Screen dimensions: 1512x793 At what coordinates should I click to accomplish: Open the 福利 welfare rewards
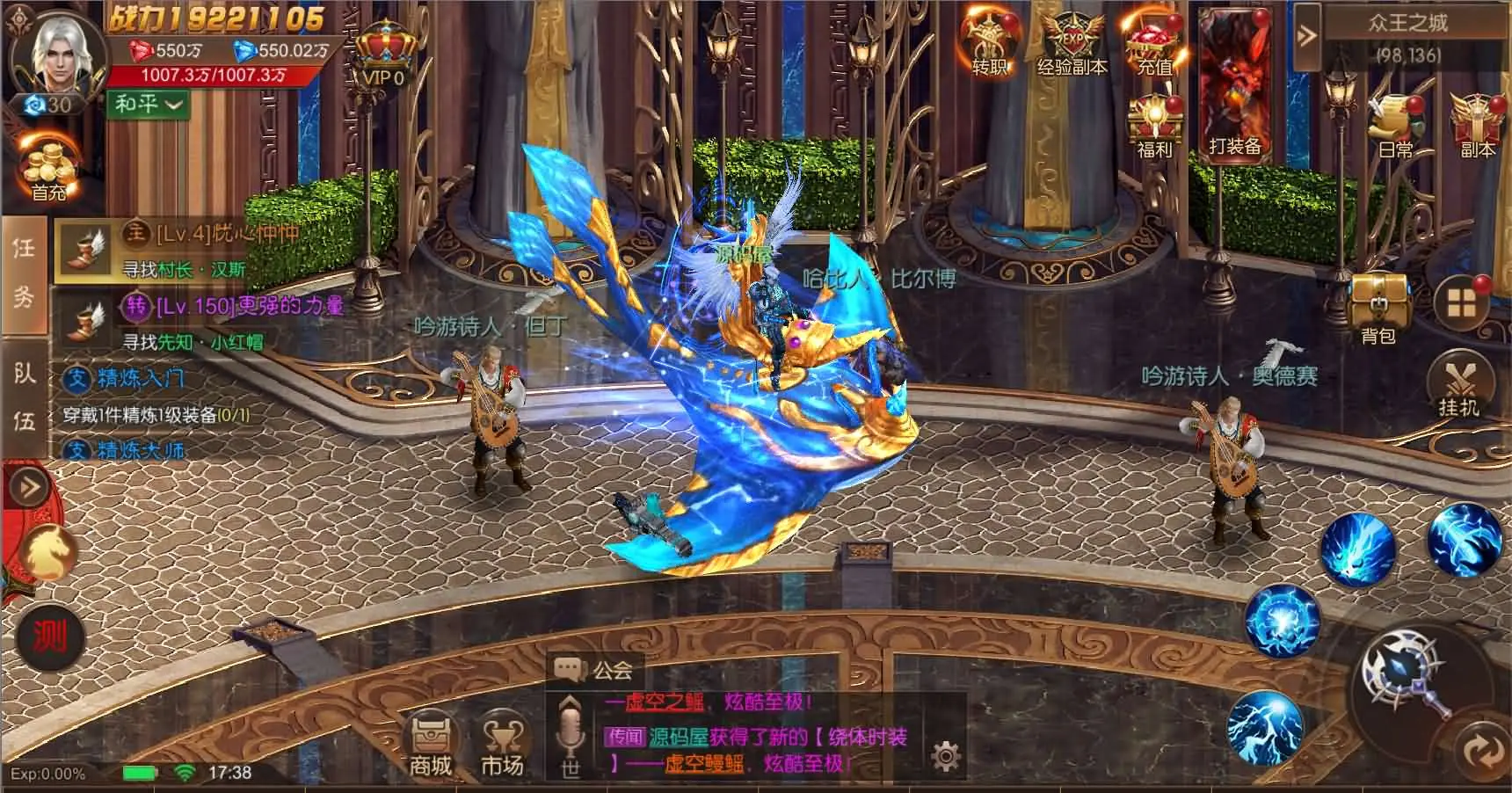1154,127
